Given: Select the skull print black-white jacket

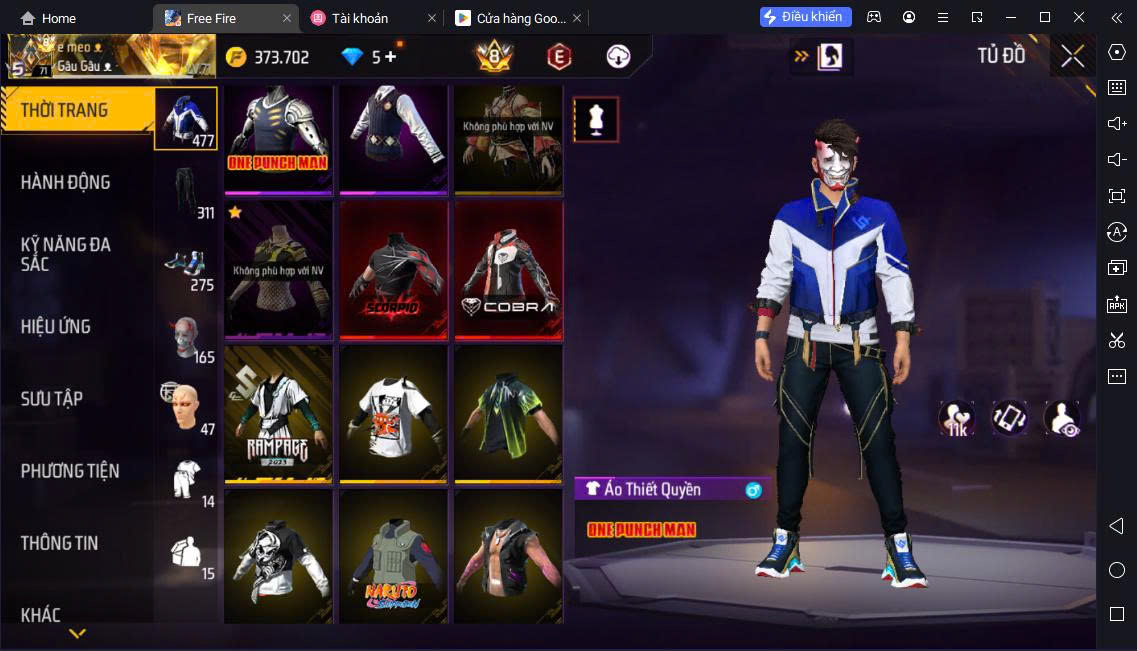Looking at the screenshot, I should click(278, 557).
